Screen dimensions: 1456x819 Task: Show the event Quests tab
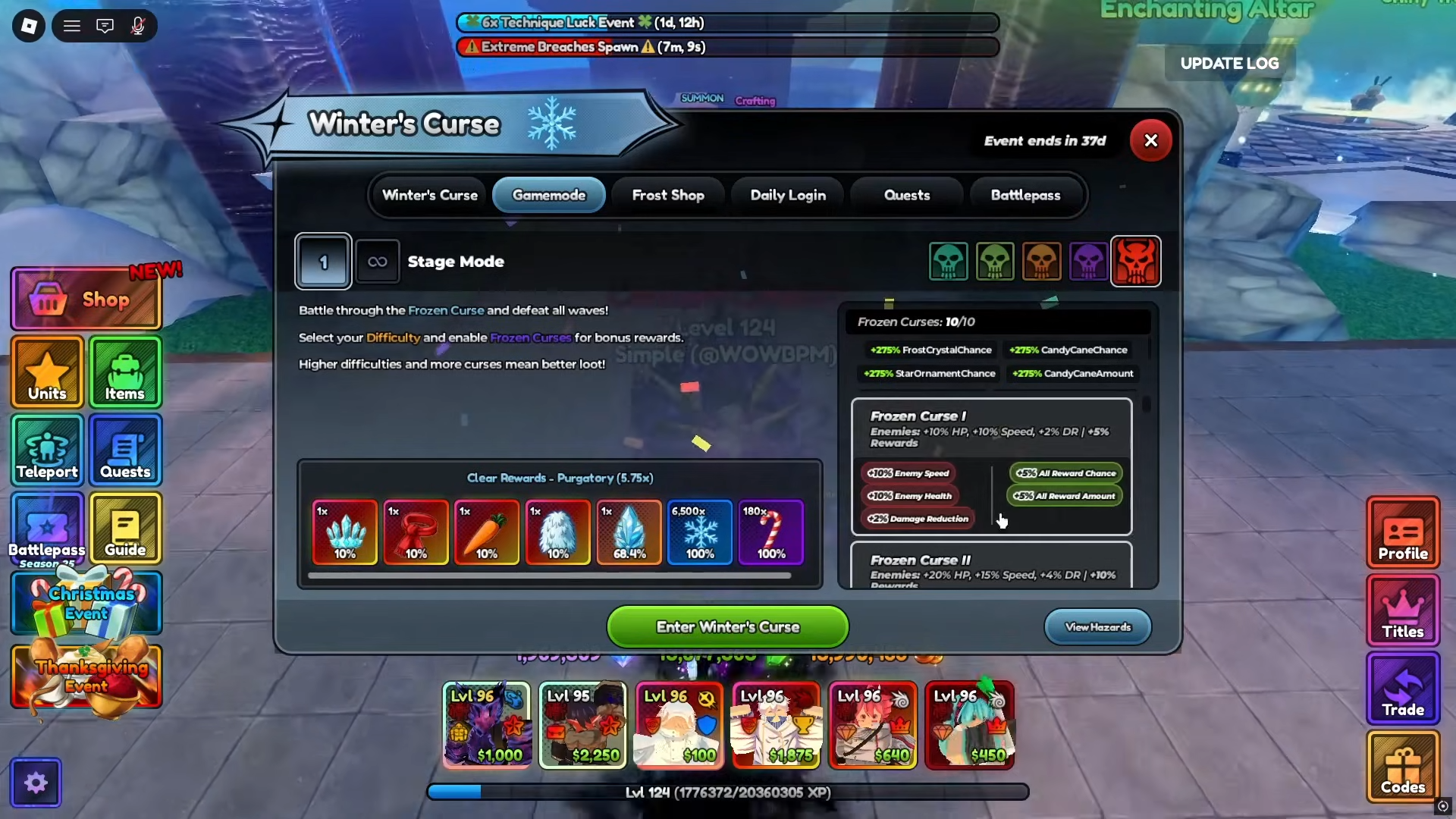click(906, 195)
